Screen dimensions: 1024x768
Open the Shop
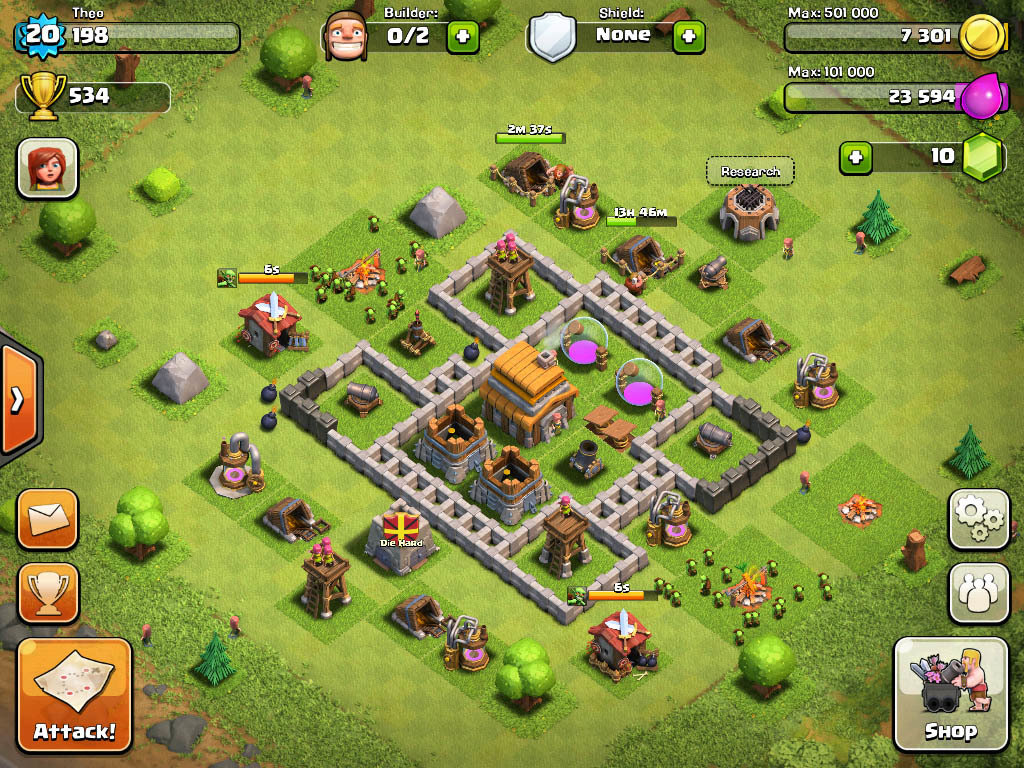click(950, 693)
